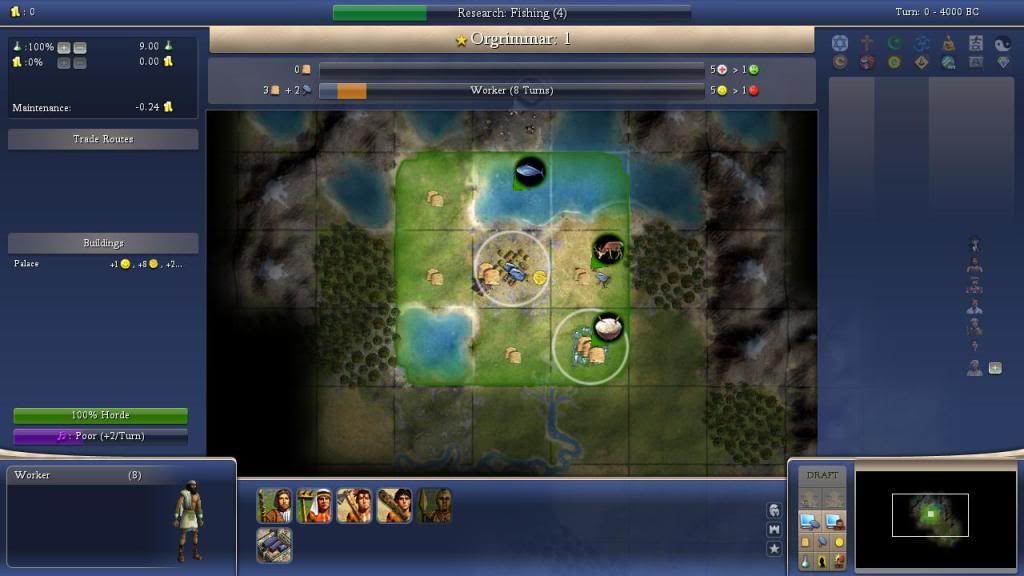Add a citizen specialist with the plus button
This screenshot has height=576, width=1024.
pyautogui.click(x=995, y=368)
